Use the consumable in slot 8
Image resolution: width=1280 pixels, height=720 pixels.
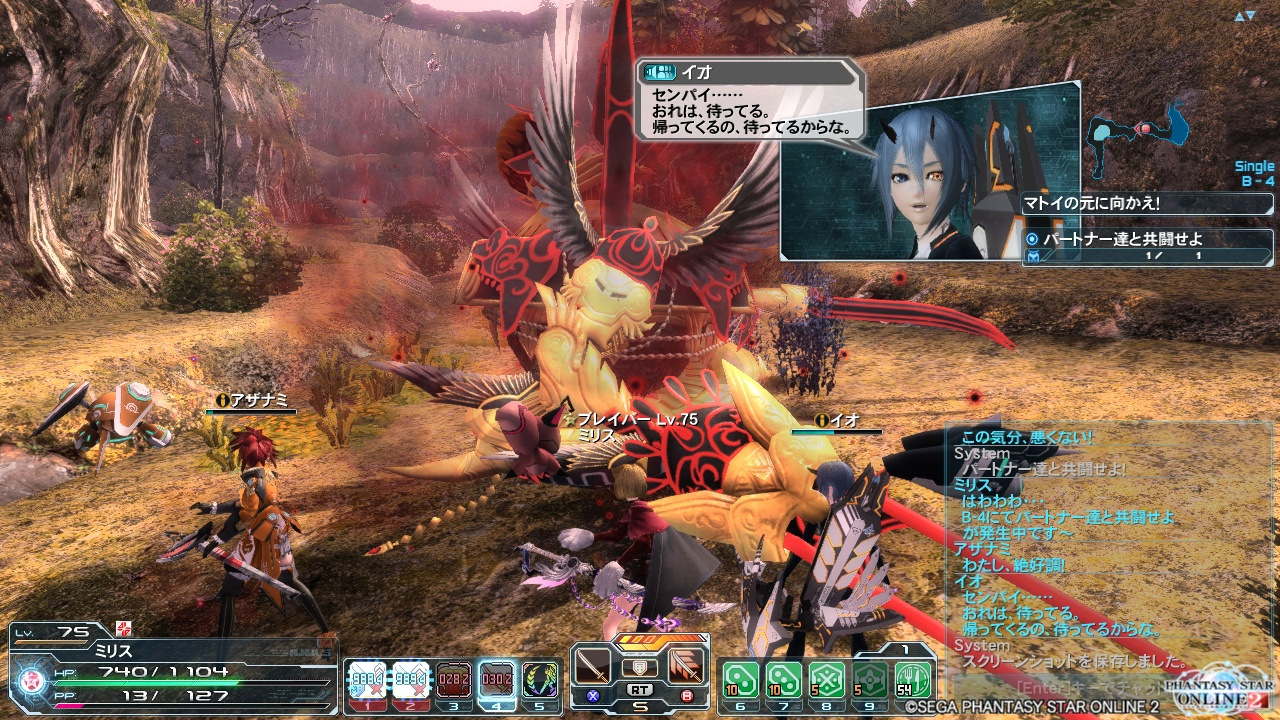point(827,681)
